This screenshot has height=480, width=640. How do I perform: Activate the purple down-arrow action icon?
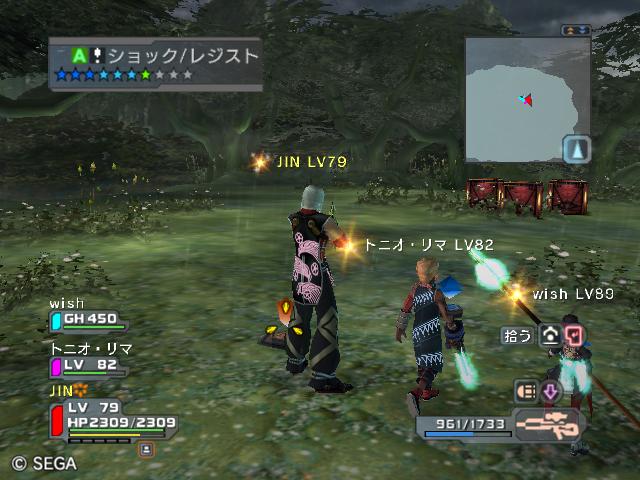(x=550, y=391)
